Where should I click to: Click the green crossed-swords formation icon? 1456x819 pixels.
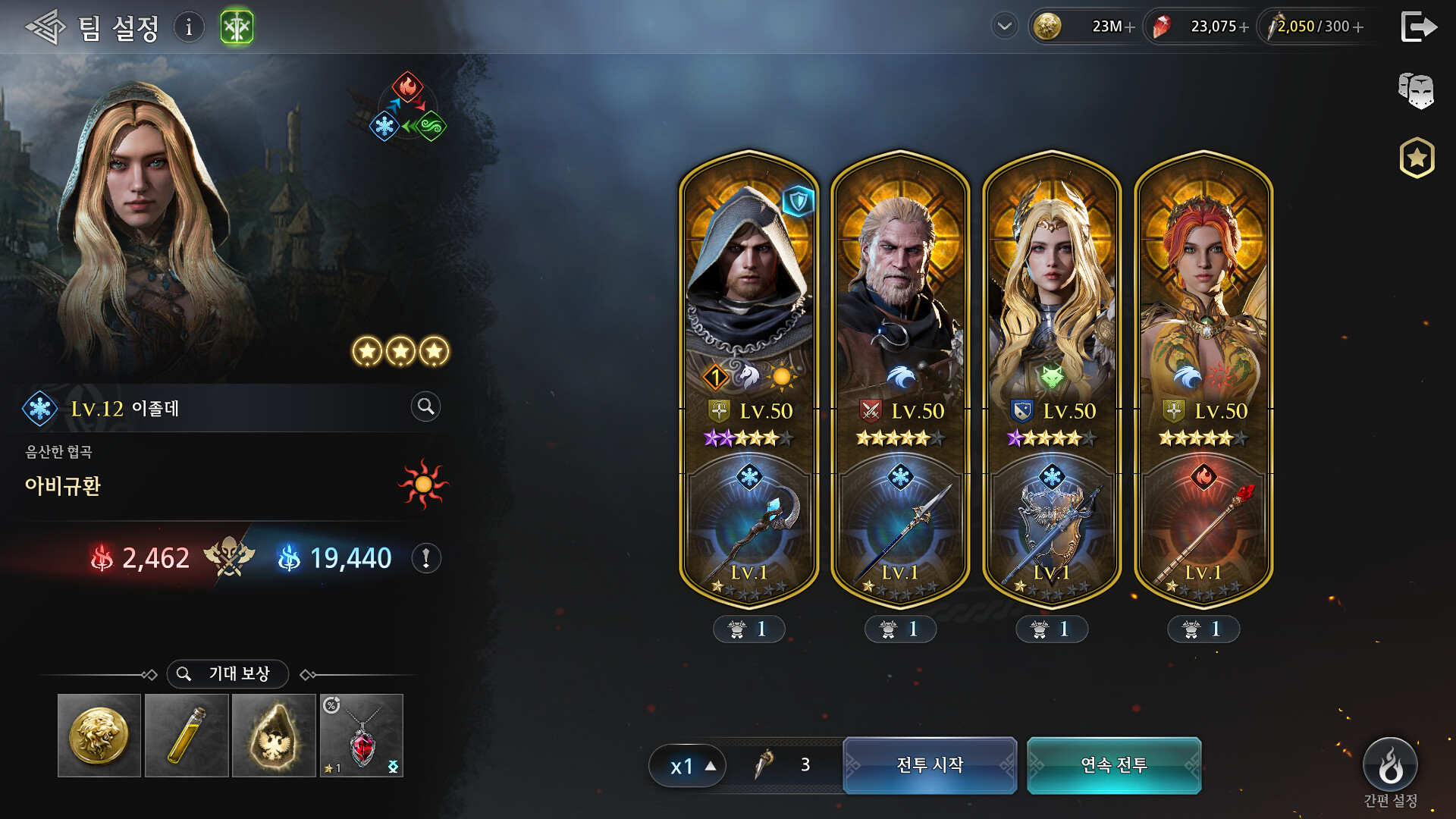(237, 28)
